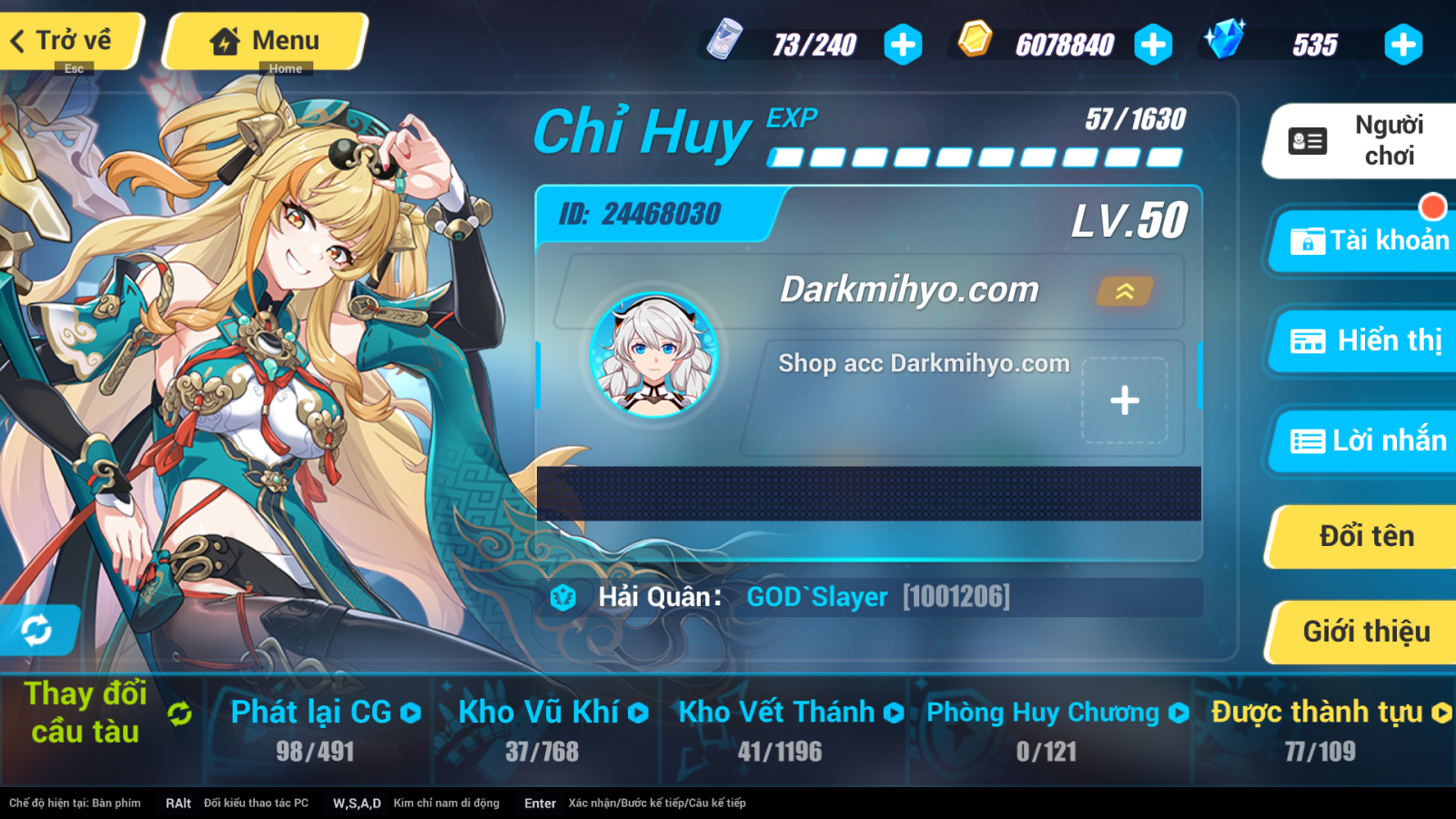Click the play arrow beside Kho Vũ Khí

click(640, 713)
